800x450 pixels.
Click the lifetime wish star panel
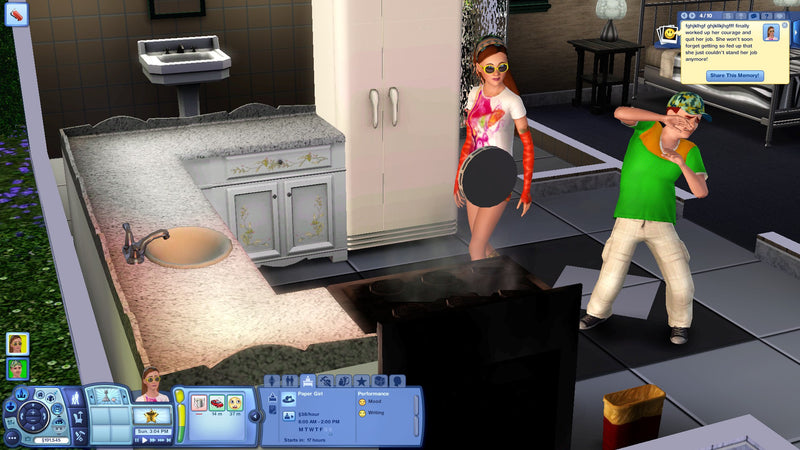click(x=152, y=415)
